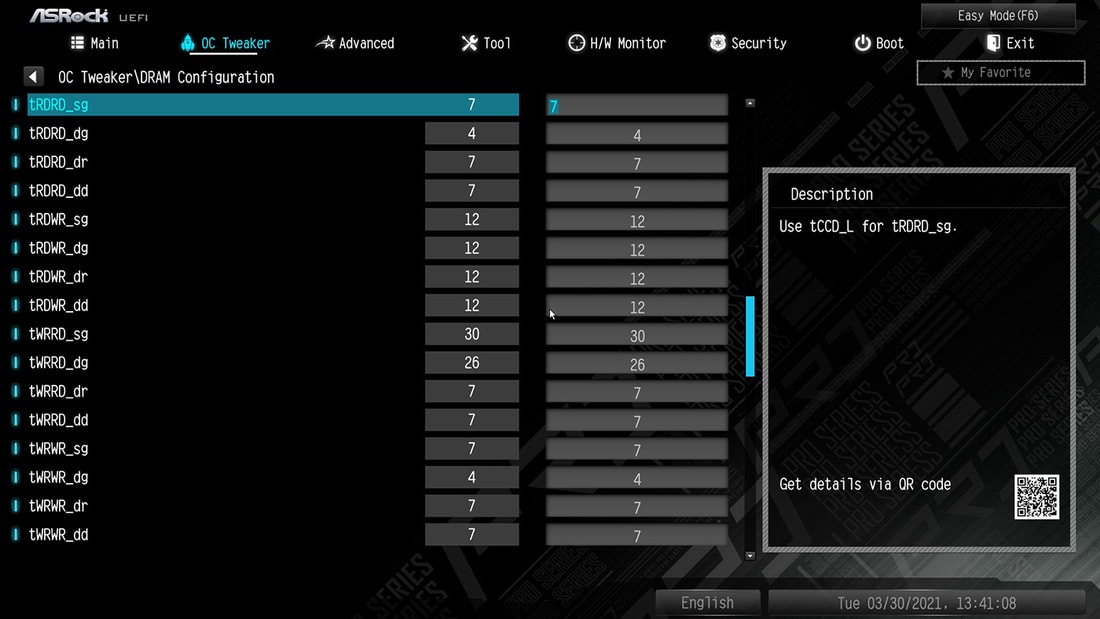Image resolution: width=1100 pixels, height=619 pixels.
Task: Go back from DRAM Configuration
Action: 34,77
